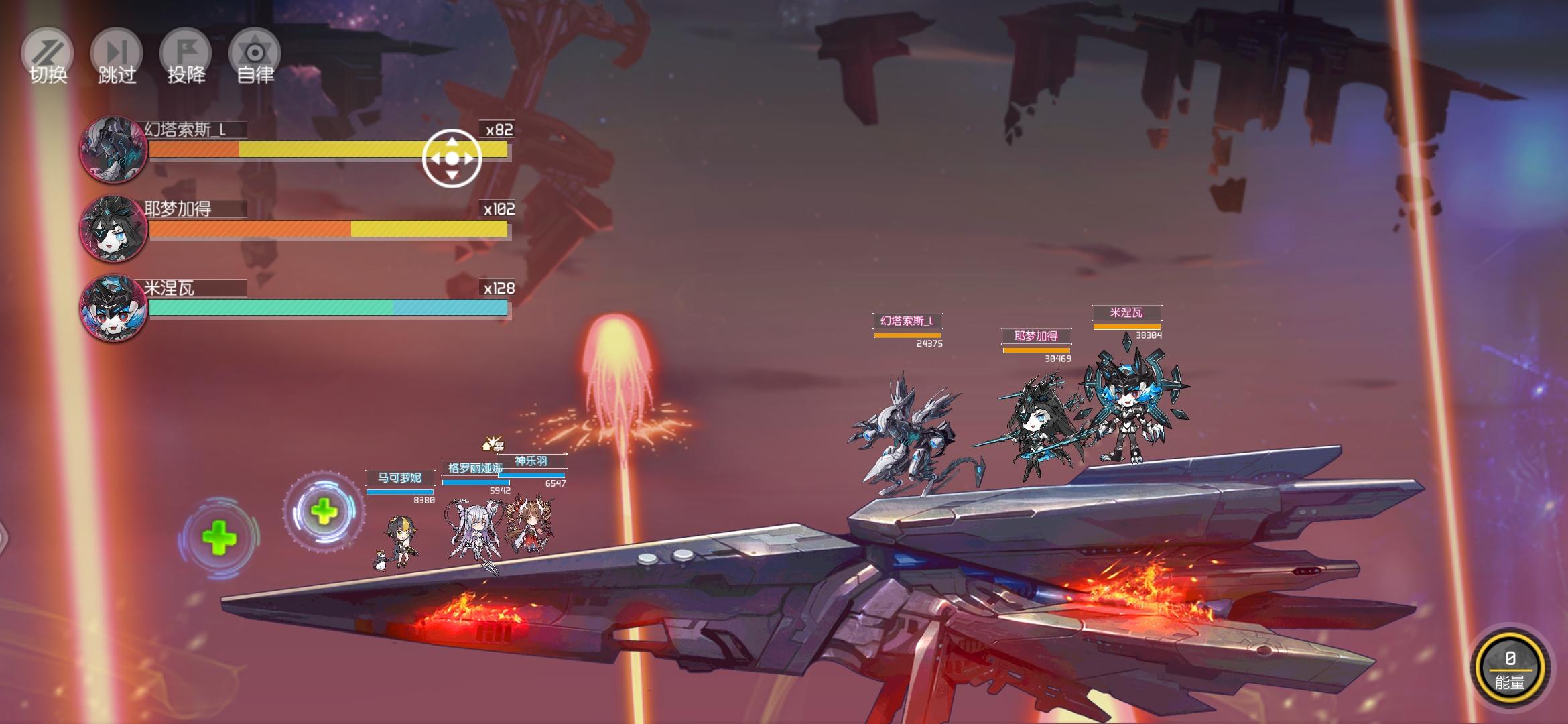Choose the 耶梦加得 boss portrait
1568x724 pixels.
click(113, 229)
